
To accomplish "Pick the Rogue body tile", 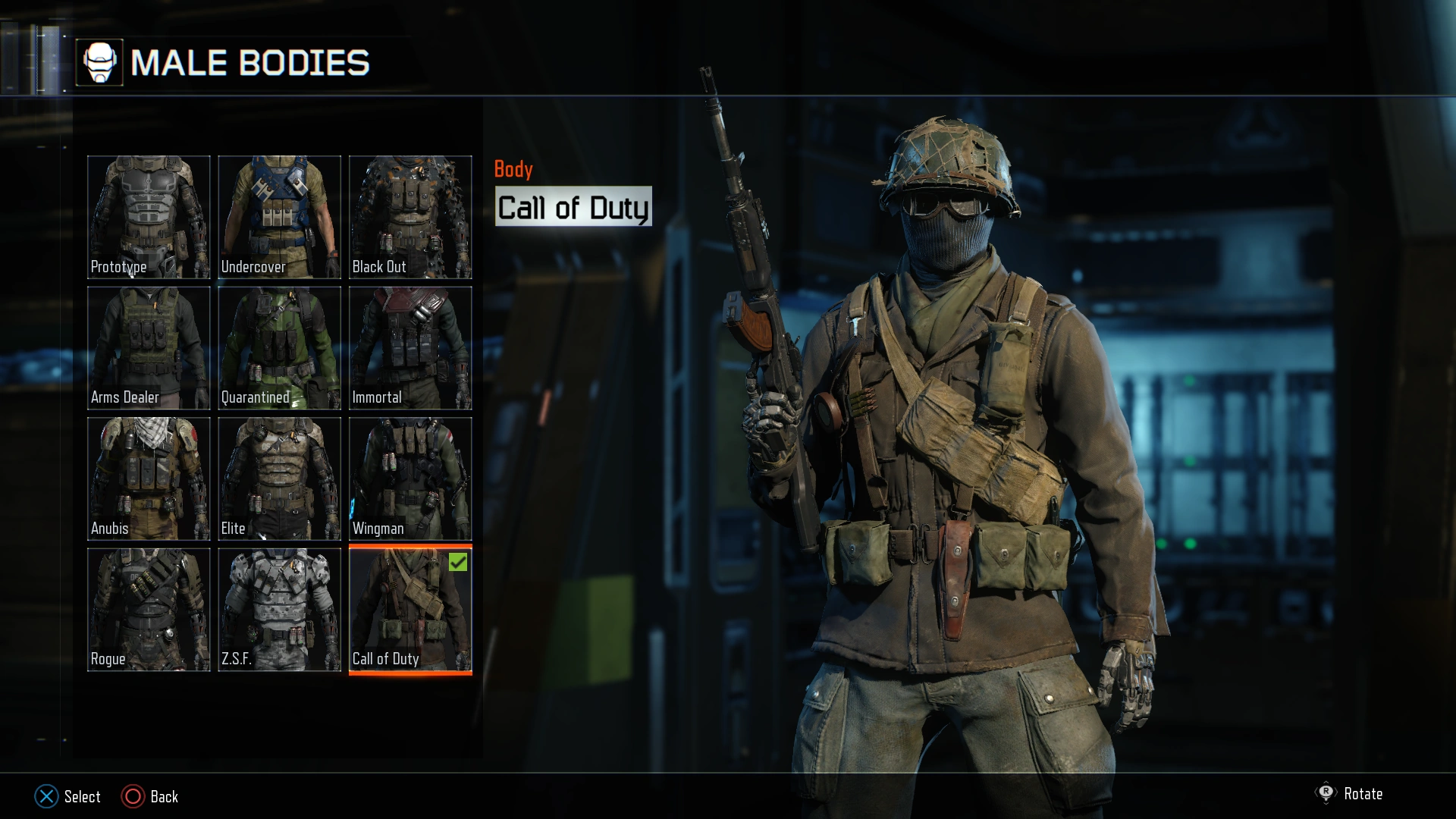I will pyautogui.click(x=149, y=610).
